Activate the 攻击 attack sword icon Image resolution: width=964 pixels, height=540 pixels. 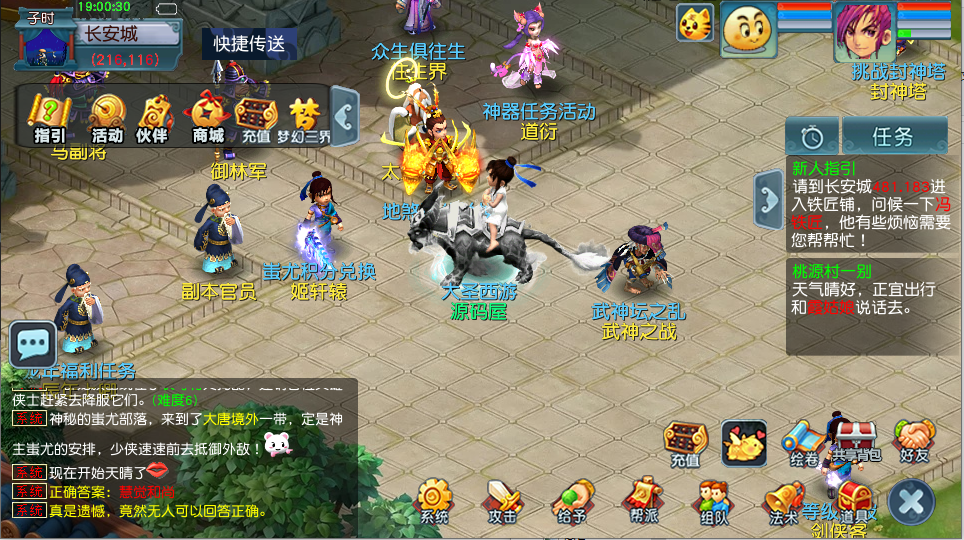click(x=502, y=500)
